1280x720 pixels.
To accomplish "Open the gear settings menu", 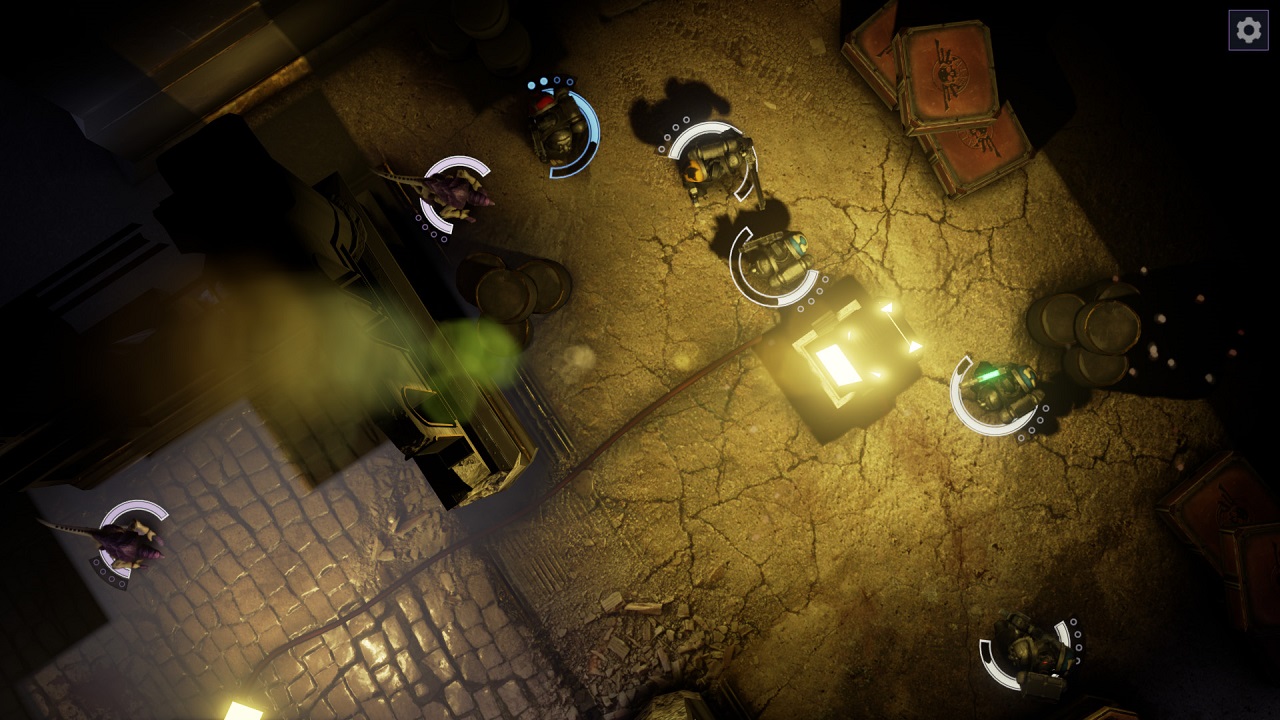I will click(x=1248, y=30).
